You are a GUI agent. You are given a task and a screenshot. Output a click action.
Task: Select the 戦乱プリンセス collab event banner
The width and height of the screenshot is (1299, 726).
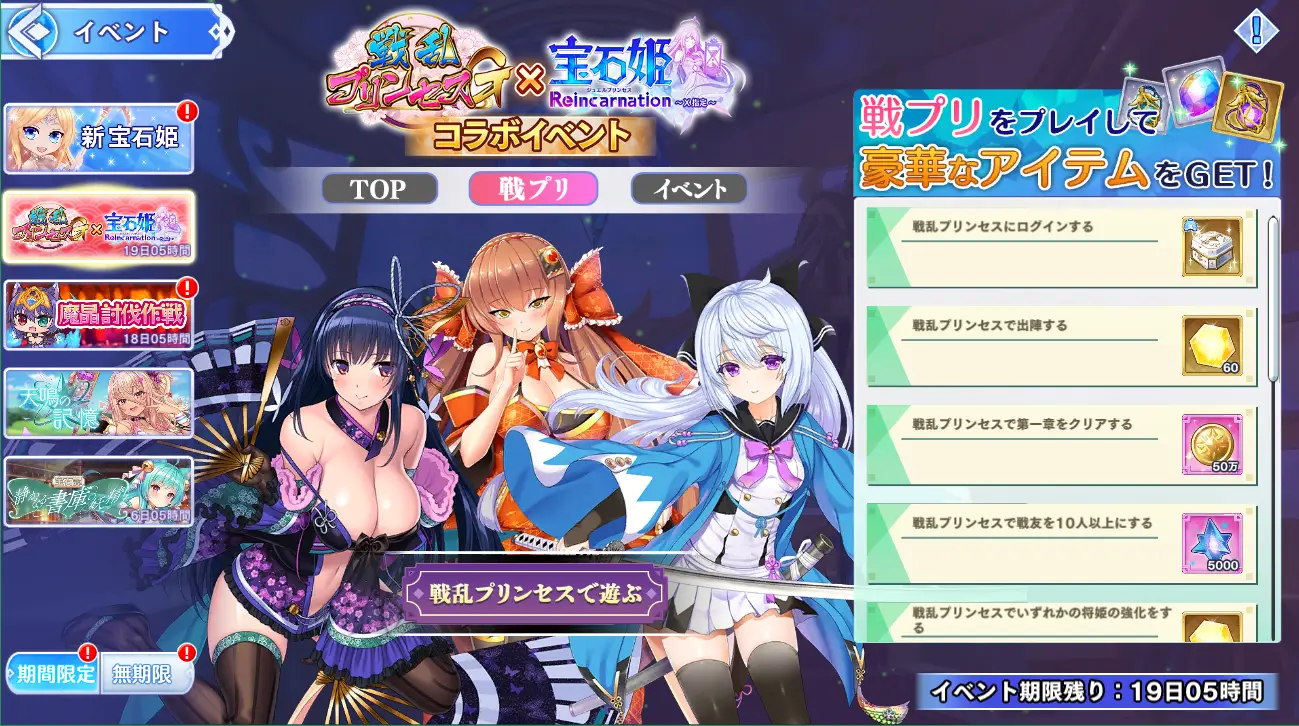click(98, 226)
